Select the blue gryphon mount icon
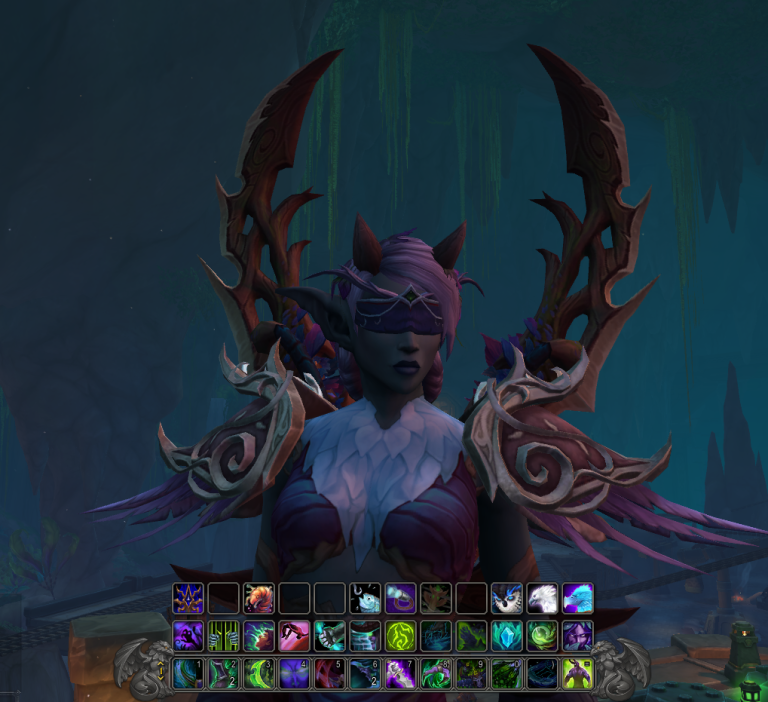768x702 pixels. coord(577,598)
